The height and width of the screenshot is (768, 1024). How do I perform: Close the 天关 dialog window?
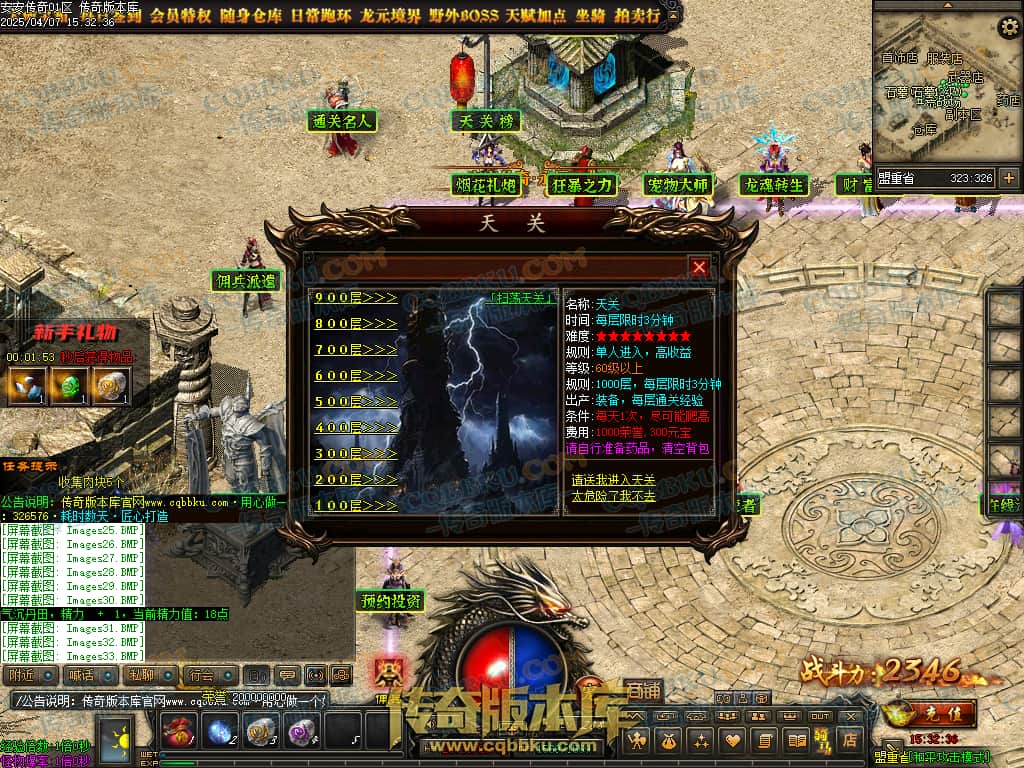pos(699,267)
